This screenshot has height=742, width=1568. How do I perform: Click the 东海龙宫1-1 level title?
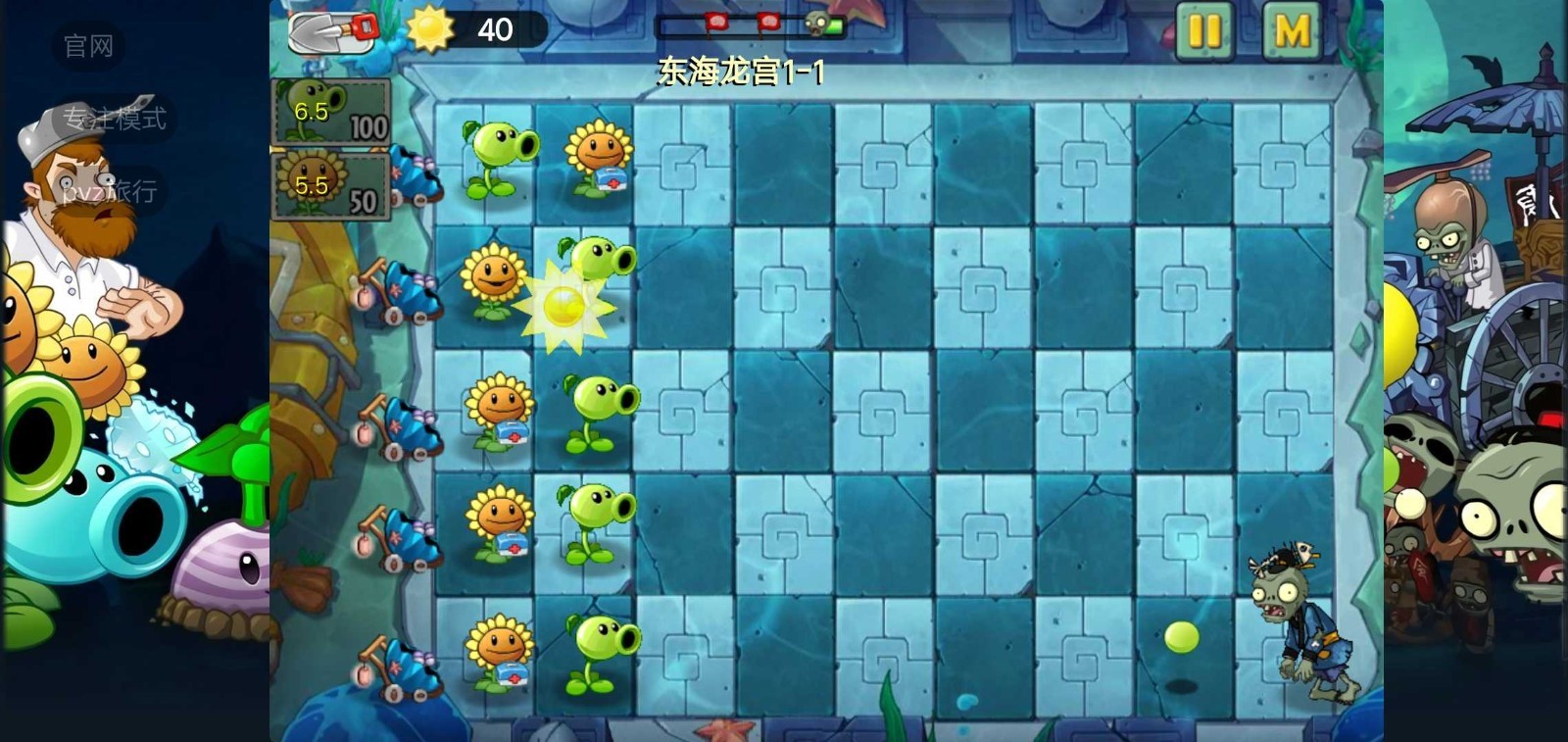(x=741, y=73)
